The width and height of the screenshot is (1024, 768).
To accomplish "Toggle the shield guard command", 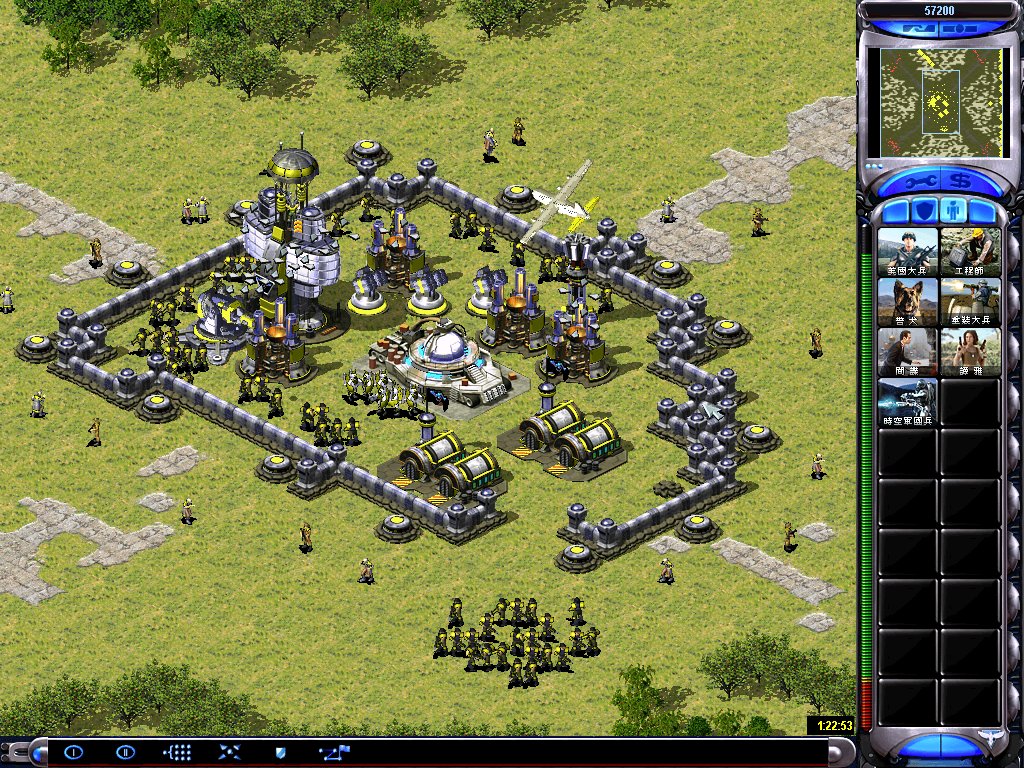I will pyautogui.click(x=281, y=752).
